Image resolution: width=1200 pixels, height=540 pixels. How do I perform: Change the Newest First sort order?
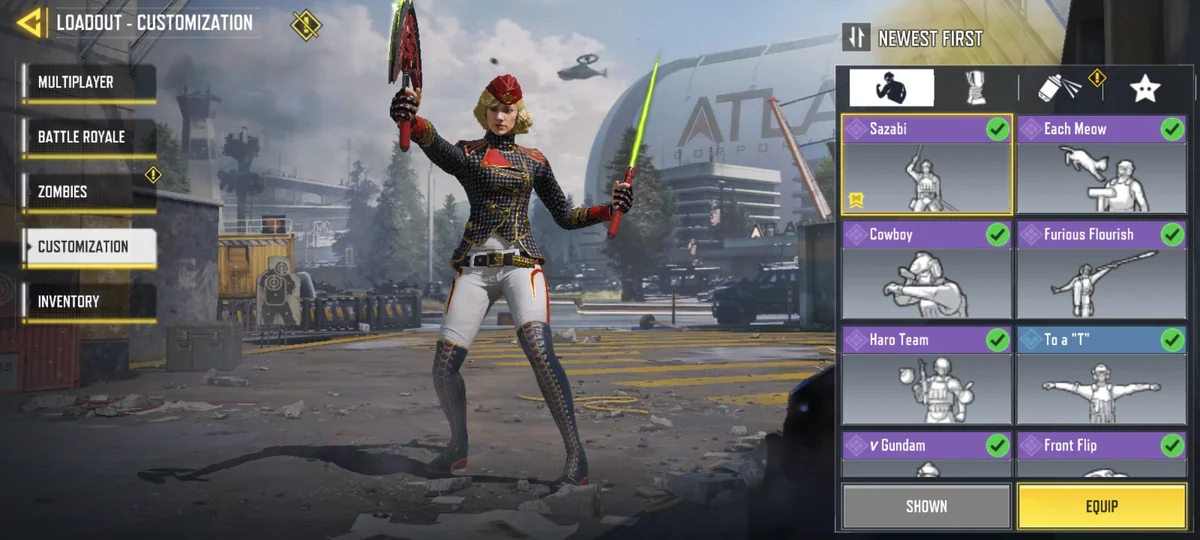click(x=915, y=38)
